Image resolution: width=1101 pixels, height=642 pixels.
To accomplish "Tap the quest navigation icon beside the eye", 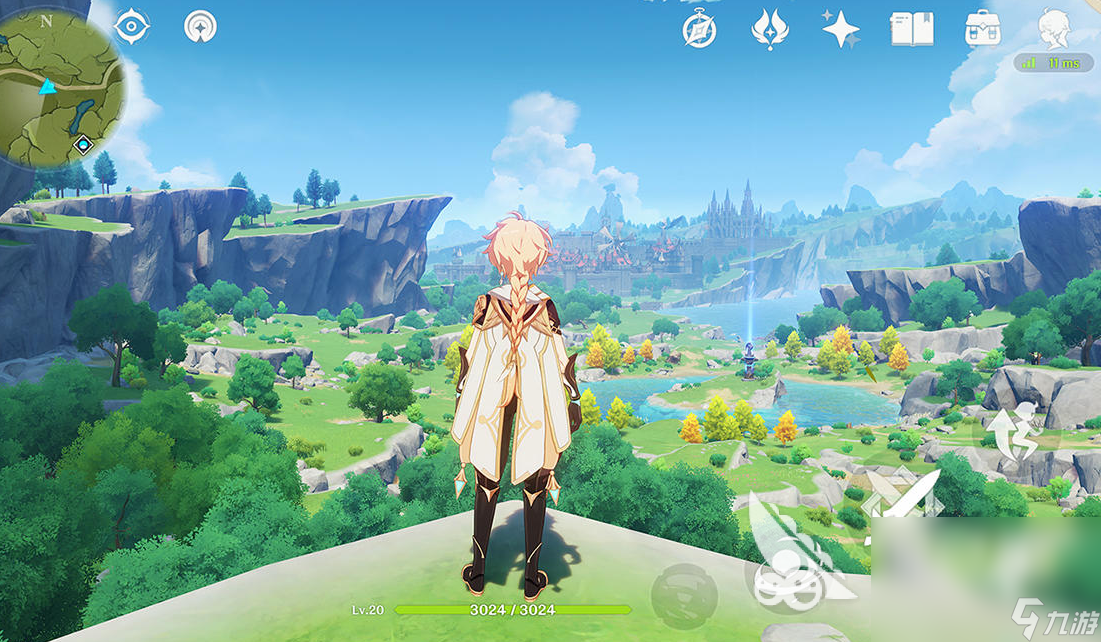I will (x=200, y=27).
